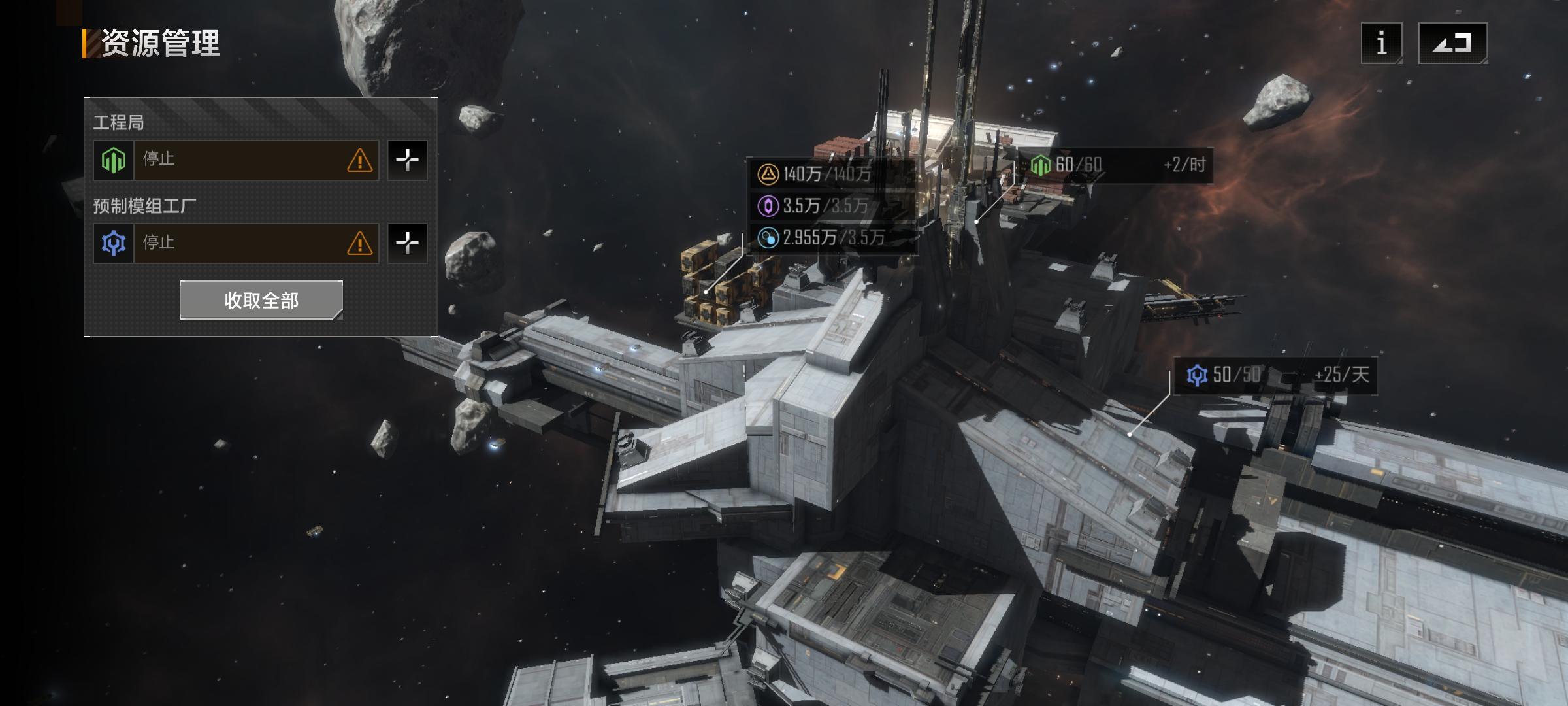This screenshot has height=706, width=1568.
Task: Click the locate button beside 预制模组工厂 row
Action: pos(407,243)
